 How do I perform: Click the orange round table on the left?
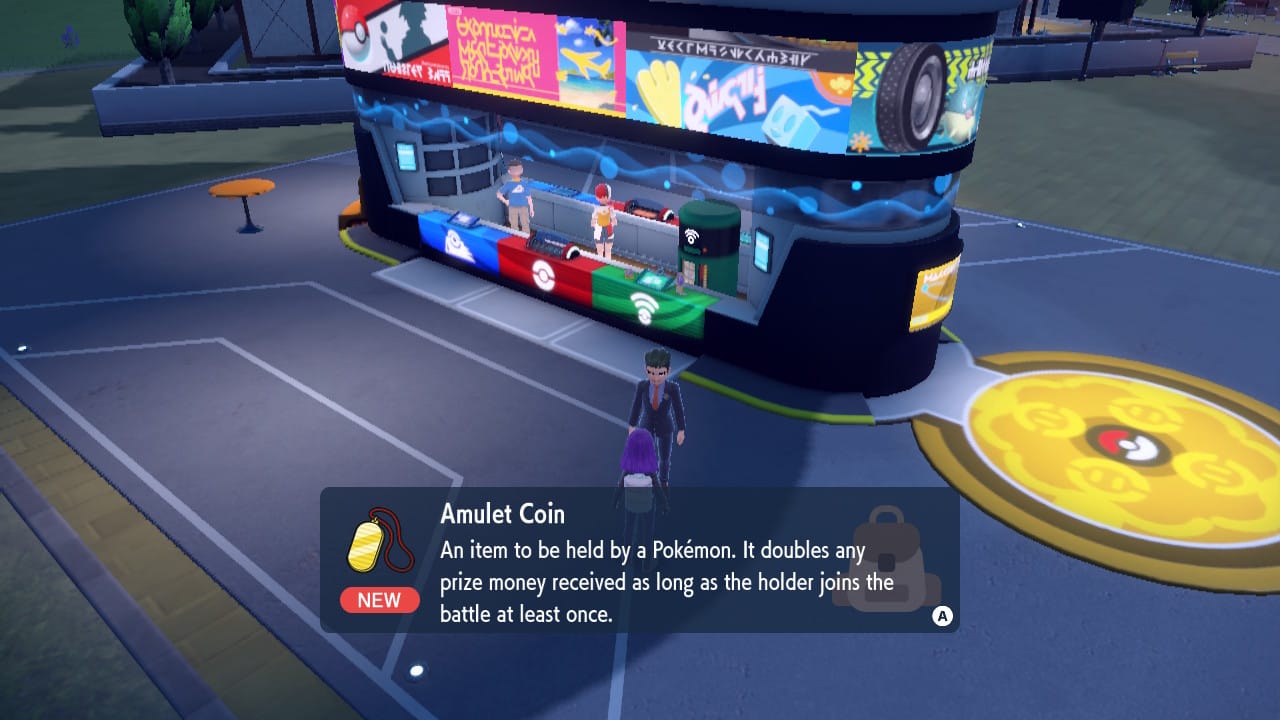pyautogui.click(x=243, y=189)
